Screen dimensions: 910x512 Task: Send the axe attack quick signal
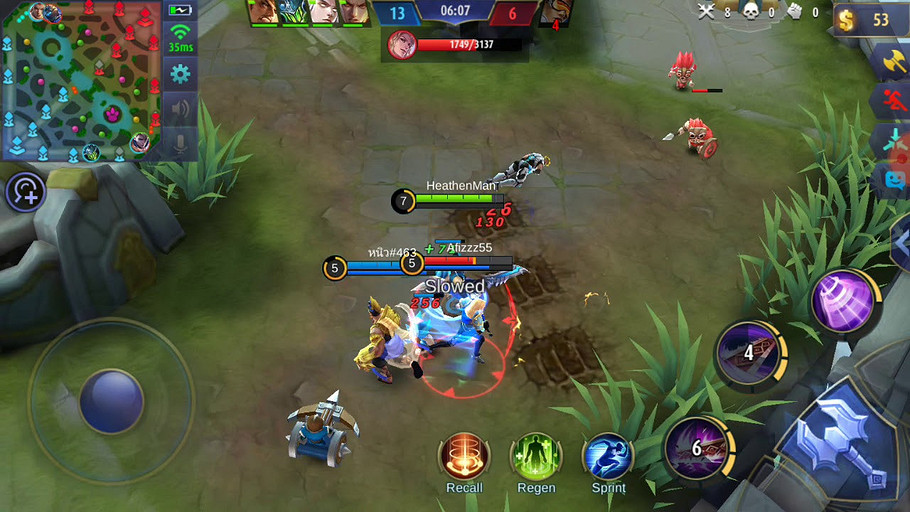click(x=891, y=61)
